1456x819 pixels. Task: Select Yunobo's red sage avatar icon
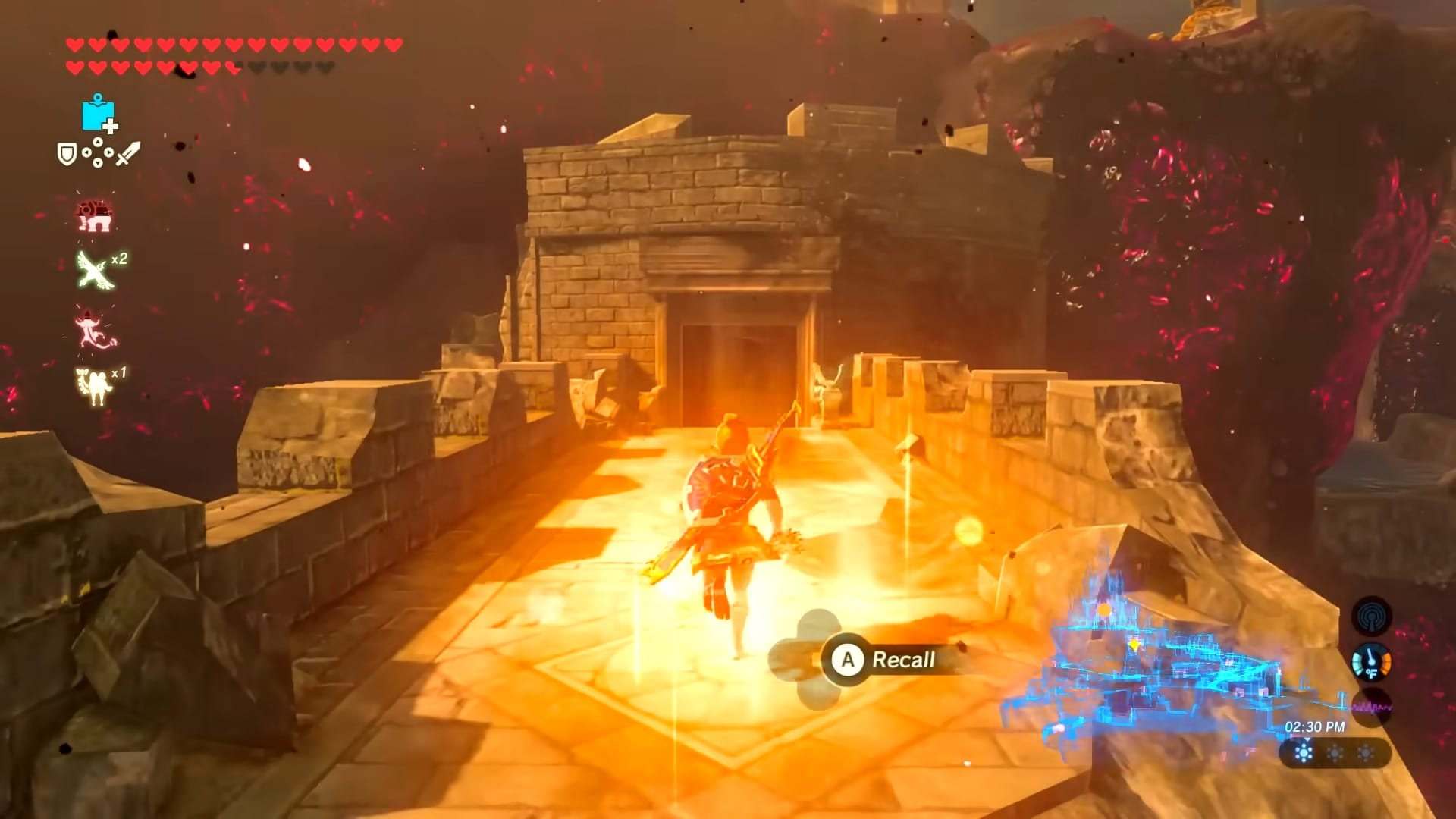(x=97, y=216)
